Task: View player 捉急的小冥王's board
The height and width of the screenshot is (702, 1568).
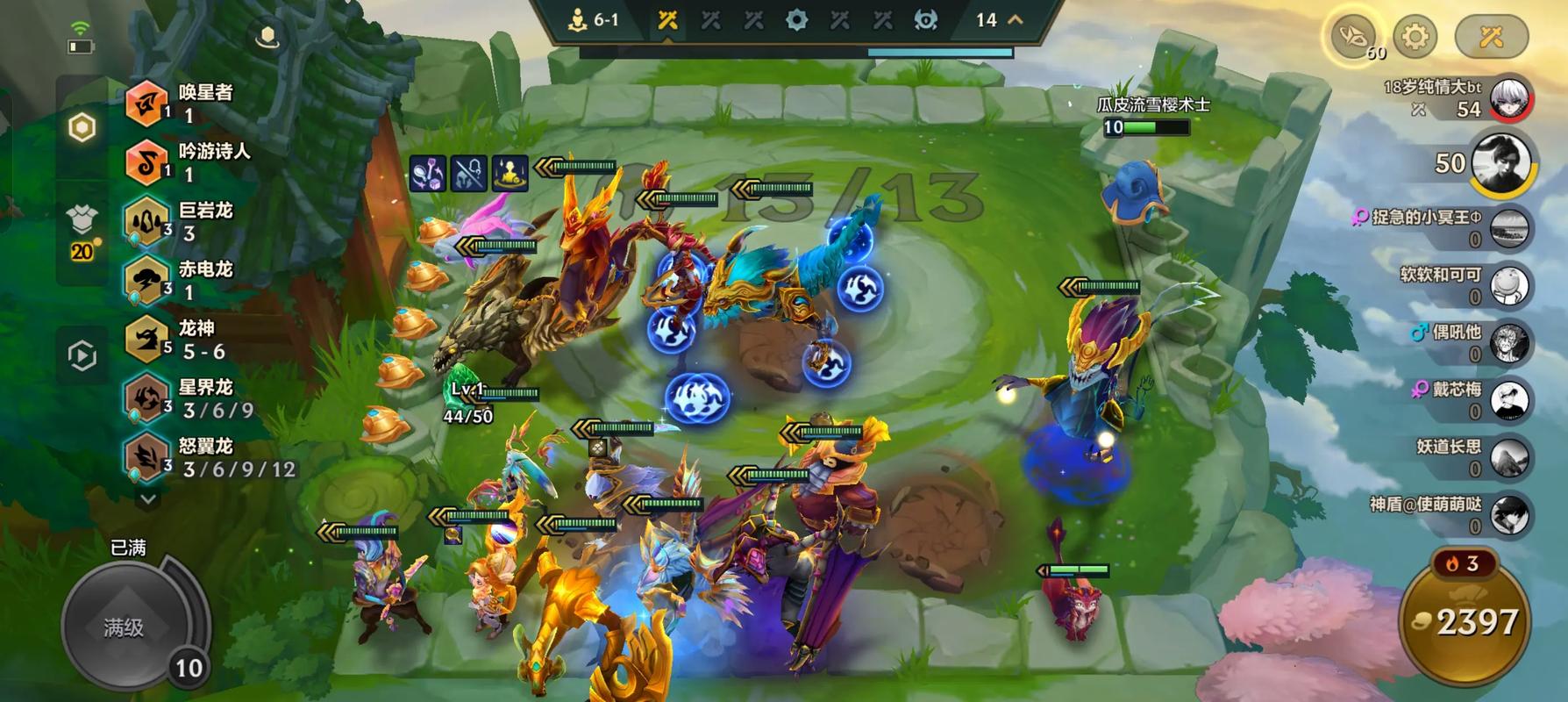Action: pos(1508,227)
